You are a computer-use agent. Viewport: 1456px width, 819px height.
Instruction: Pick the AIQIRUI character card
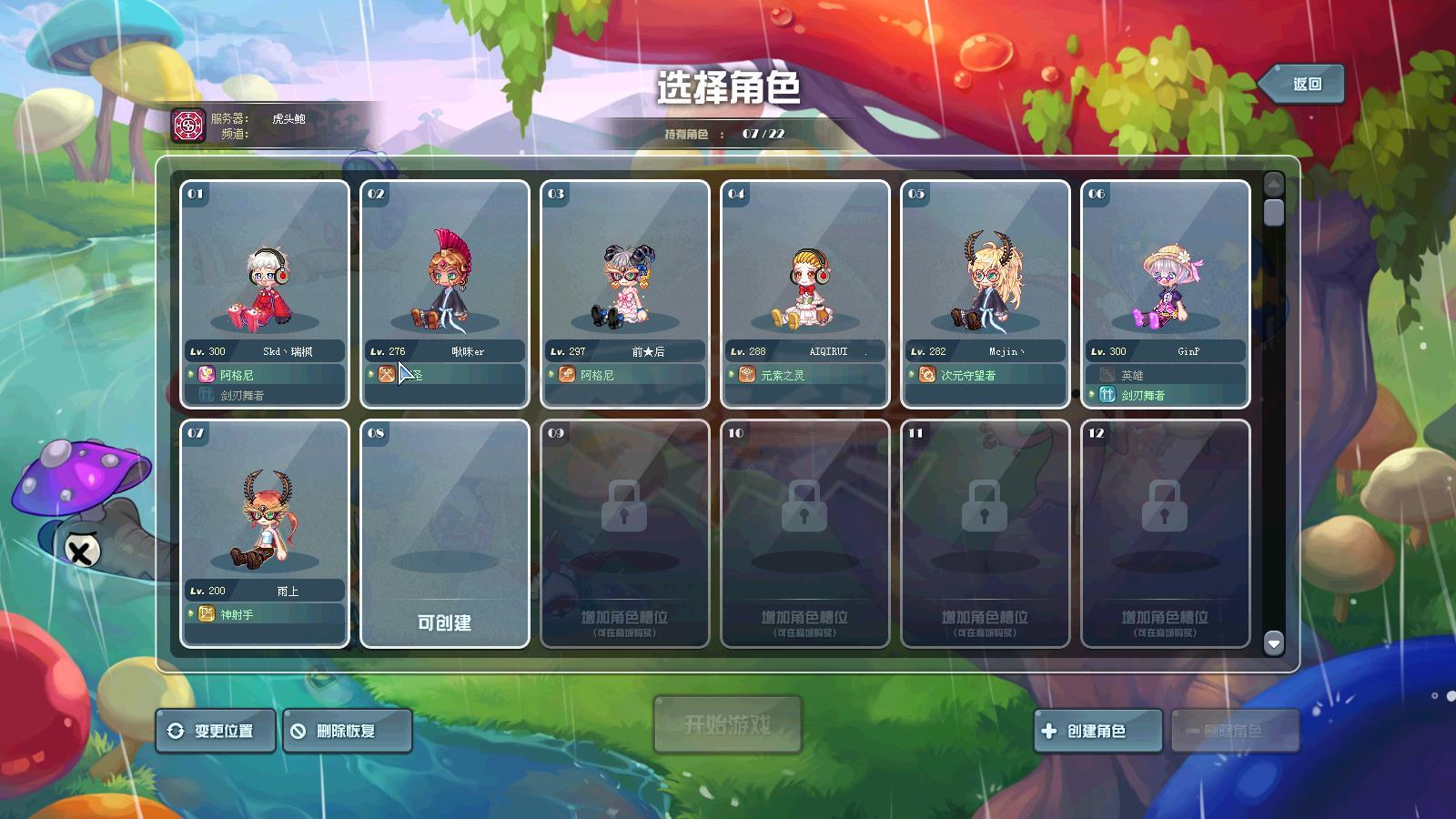[x=805, y=293]
